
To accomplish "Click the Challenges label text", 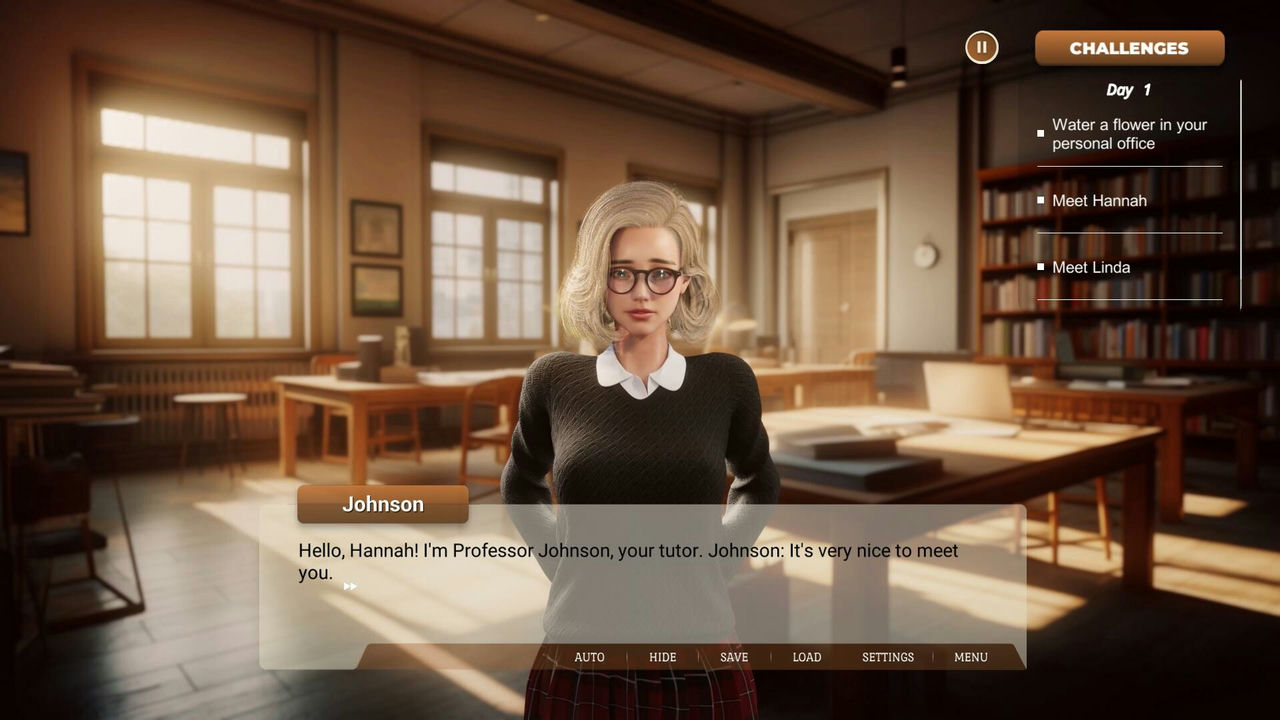I will pyautogui.click(x=1129, y=47).
